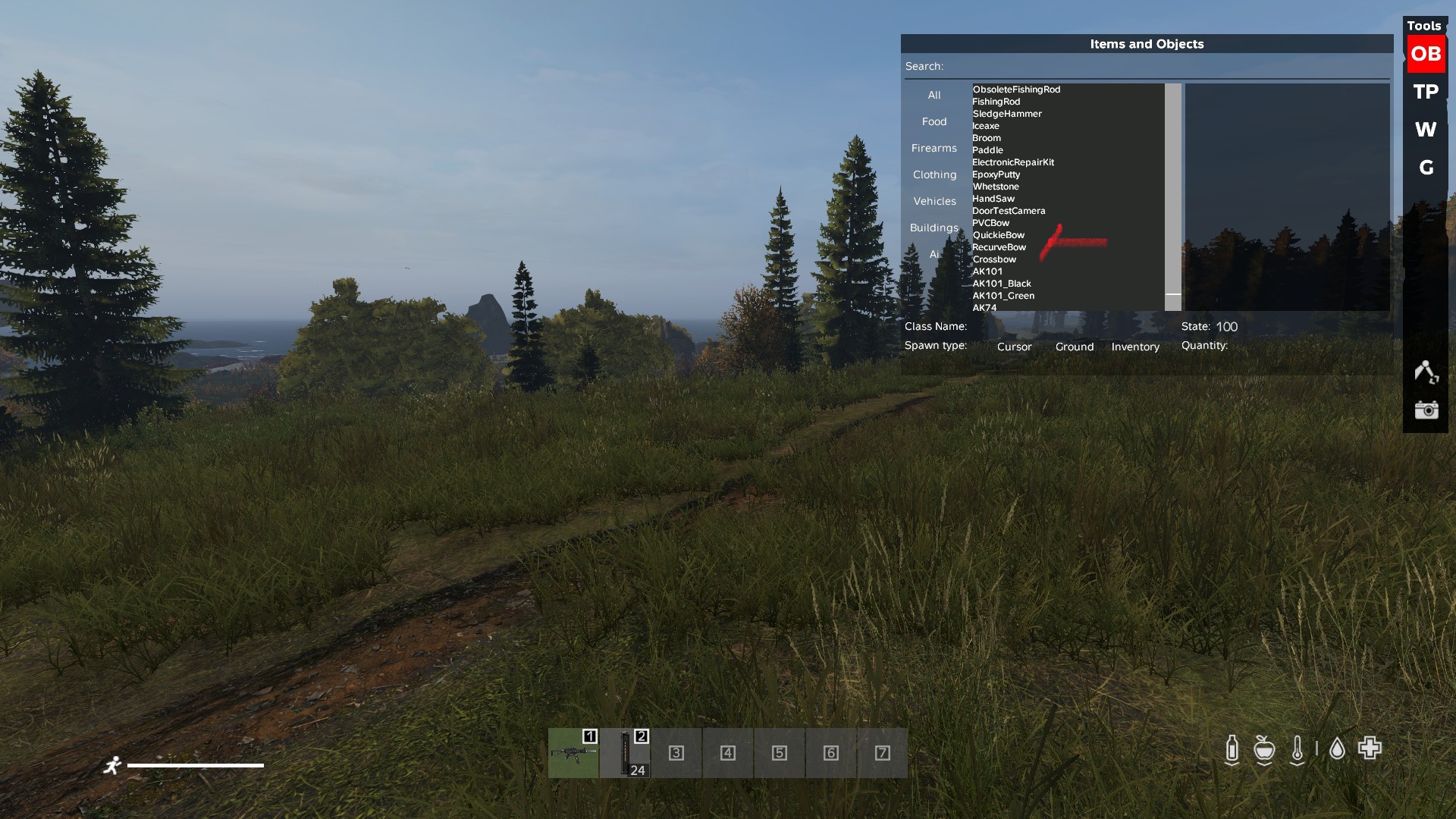Screen dimensions: 1456x819
Task: Open the camera tool
Action: pyautogui.click(x=1428, y=410)
